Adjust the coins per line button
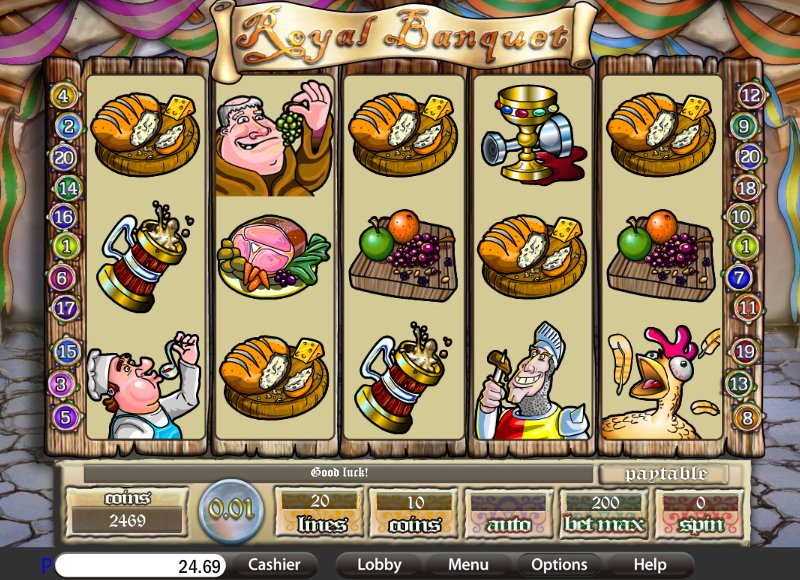The height and width of the screenshot is (580, 800). pos(414,512)
